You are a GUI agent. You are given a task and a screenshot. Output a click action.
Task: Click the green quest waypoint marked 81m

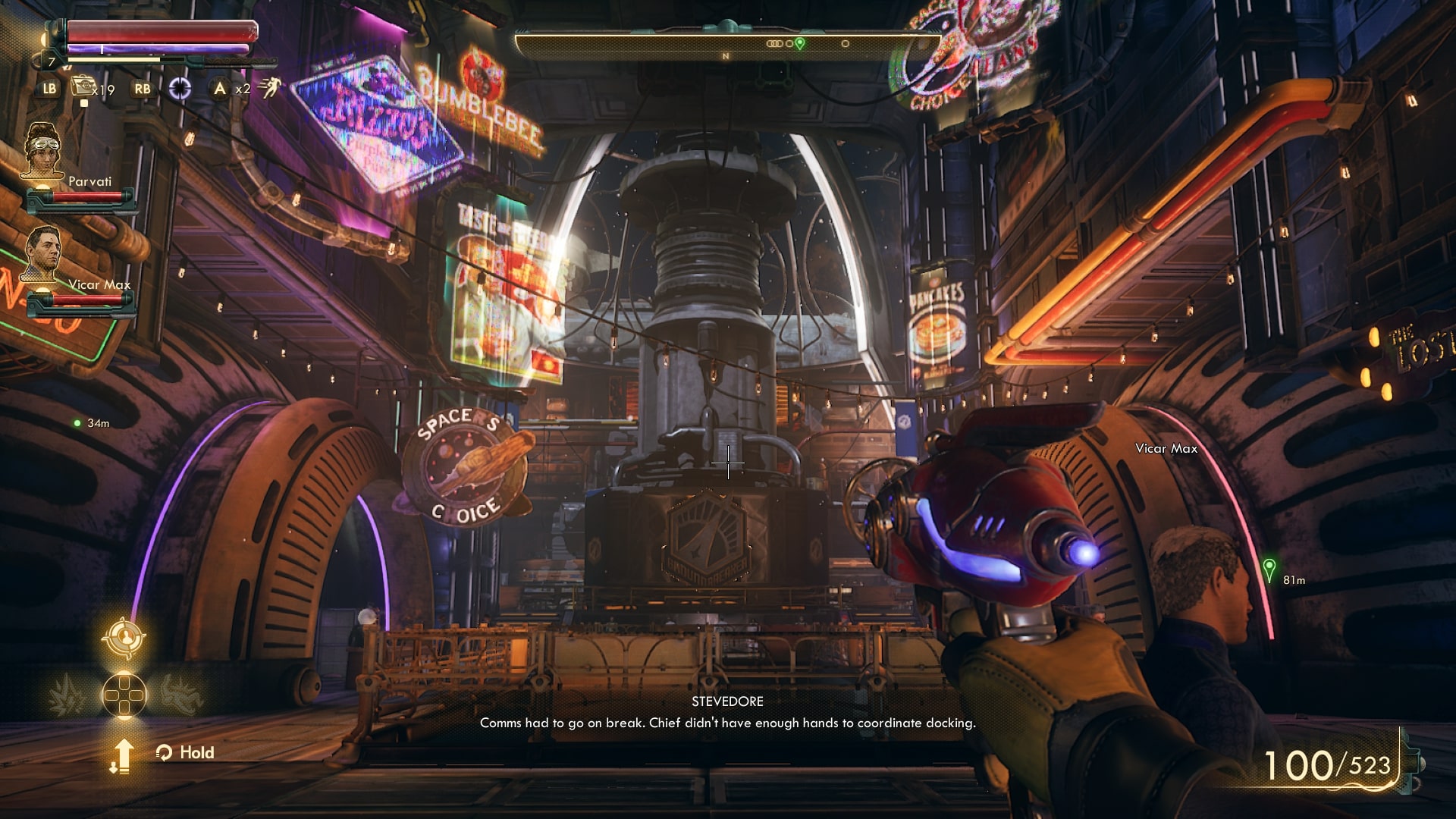pos(1269,570)
